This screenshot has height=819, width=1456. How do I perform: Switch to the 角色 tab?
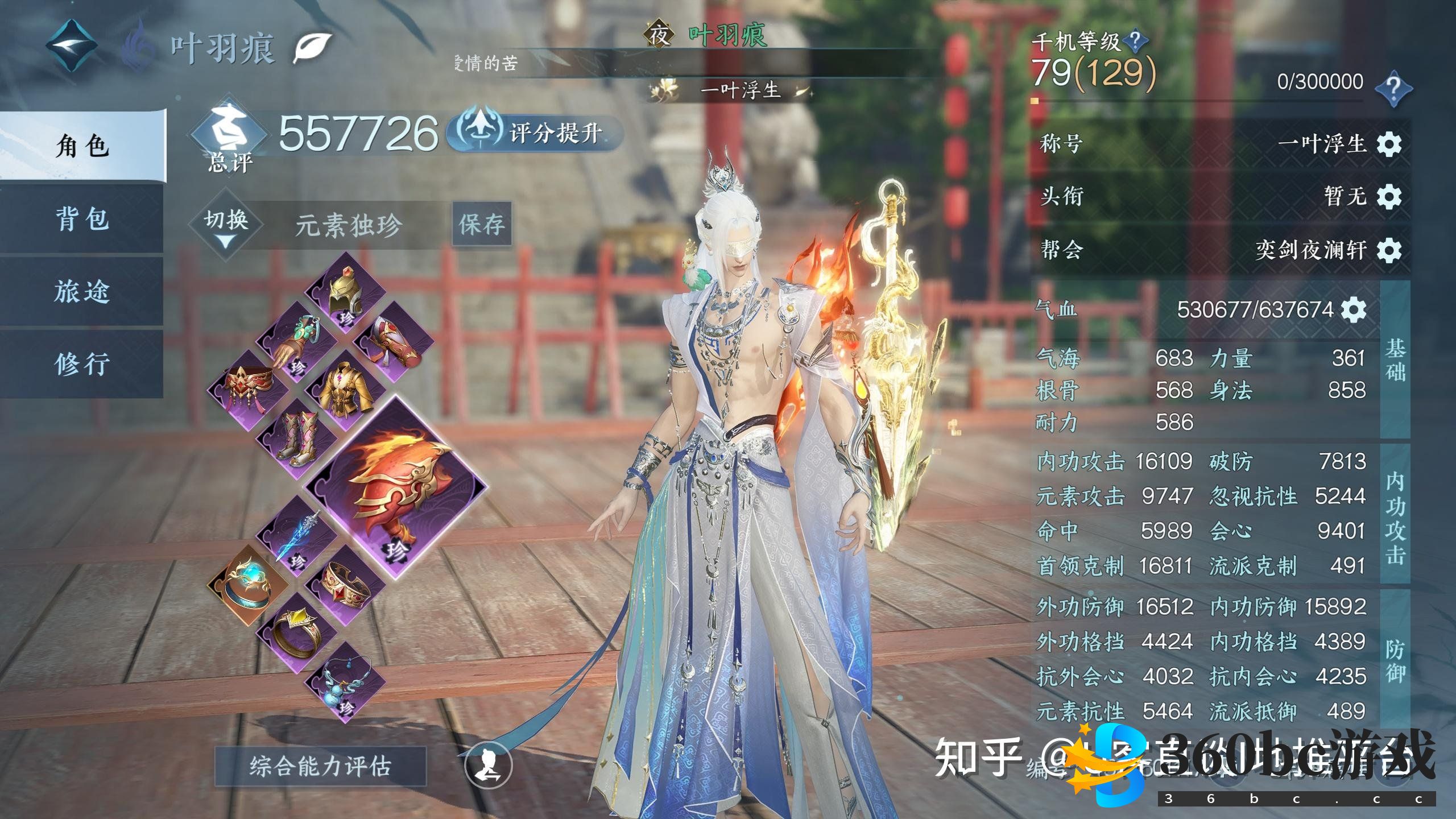click(x=82, y=146)
